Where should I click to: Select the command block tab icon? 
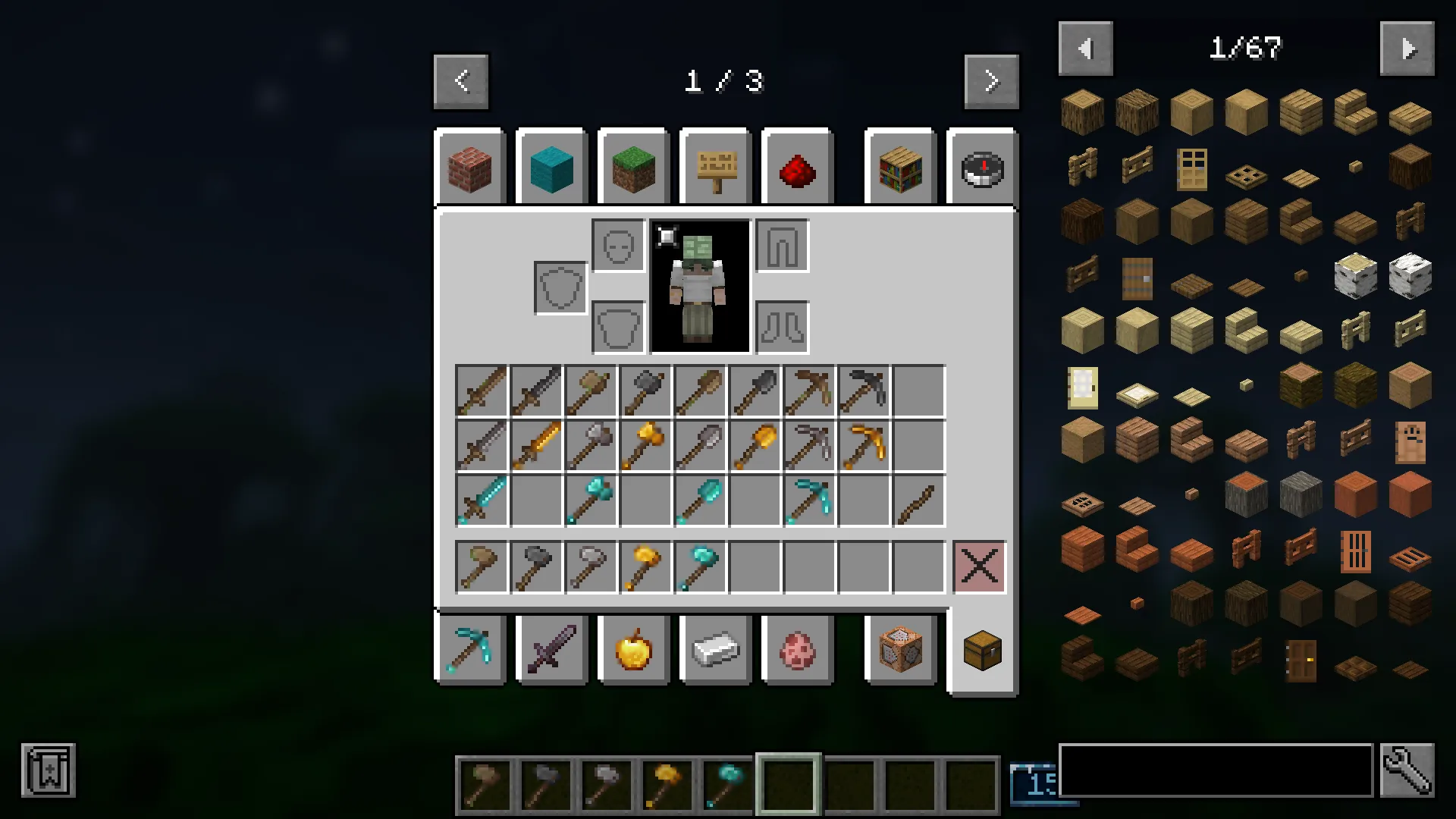(900, 650)
